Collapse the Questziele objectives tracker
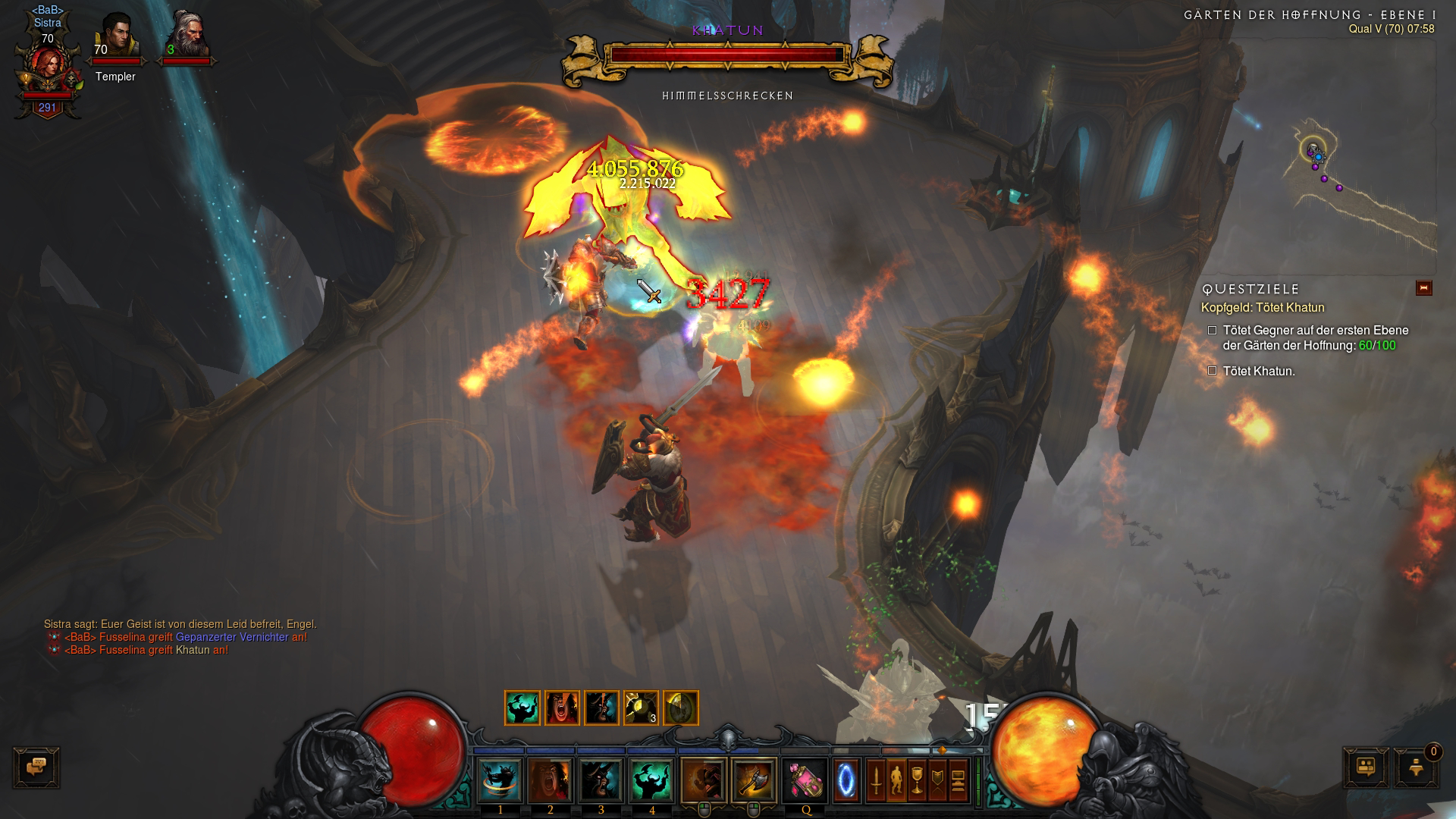1456x819 pixels. (x=1423, y=288)
